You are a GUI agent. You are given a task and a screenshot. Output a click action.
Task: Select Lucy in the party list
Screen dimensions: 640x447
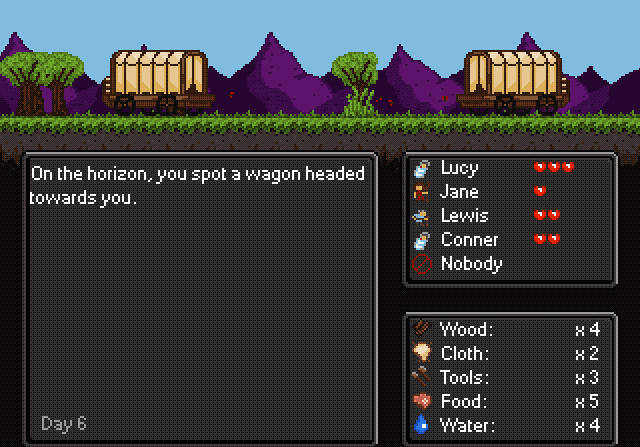pyautogui.click(x=459, y=168)
